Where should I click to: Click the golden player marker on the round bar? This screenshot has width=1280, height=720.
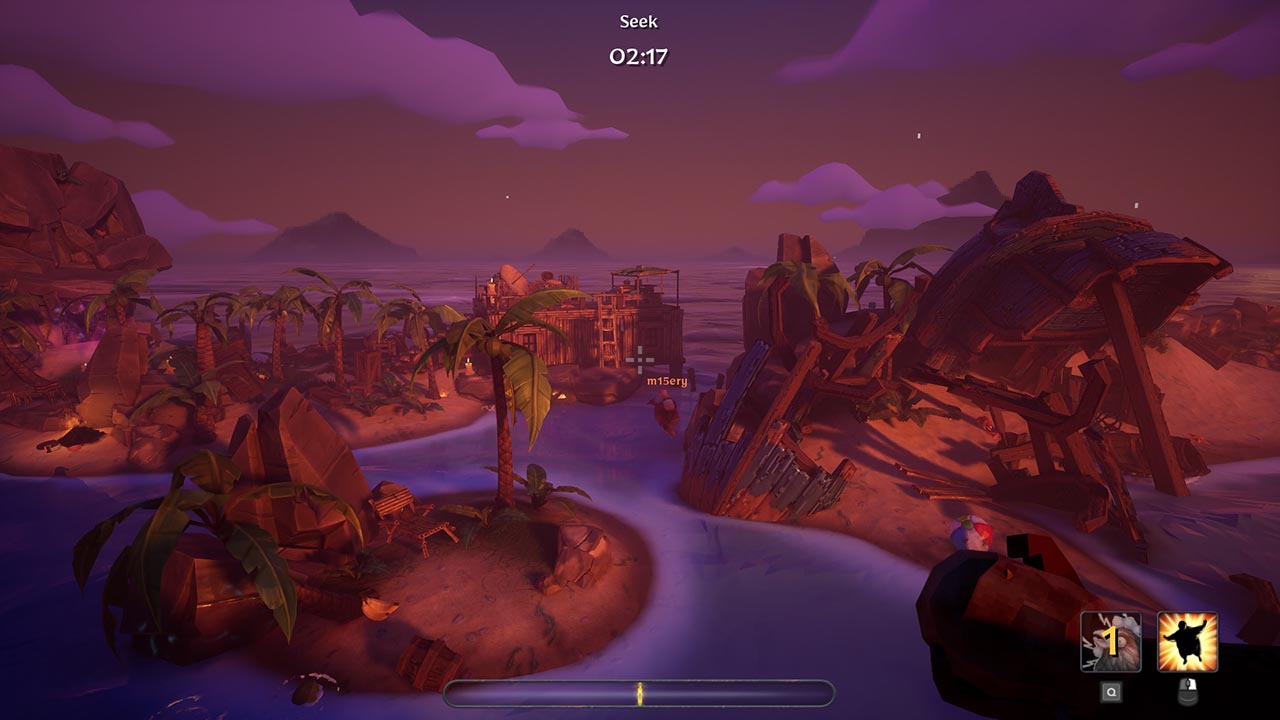coord(640,693)
